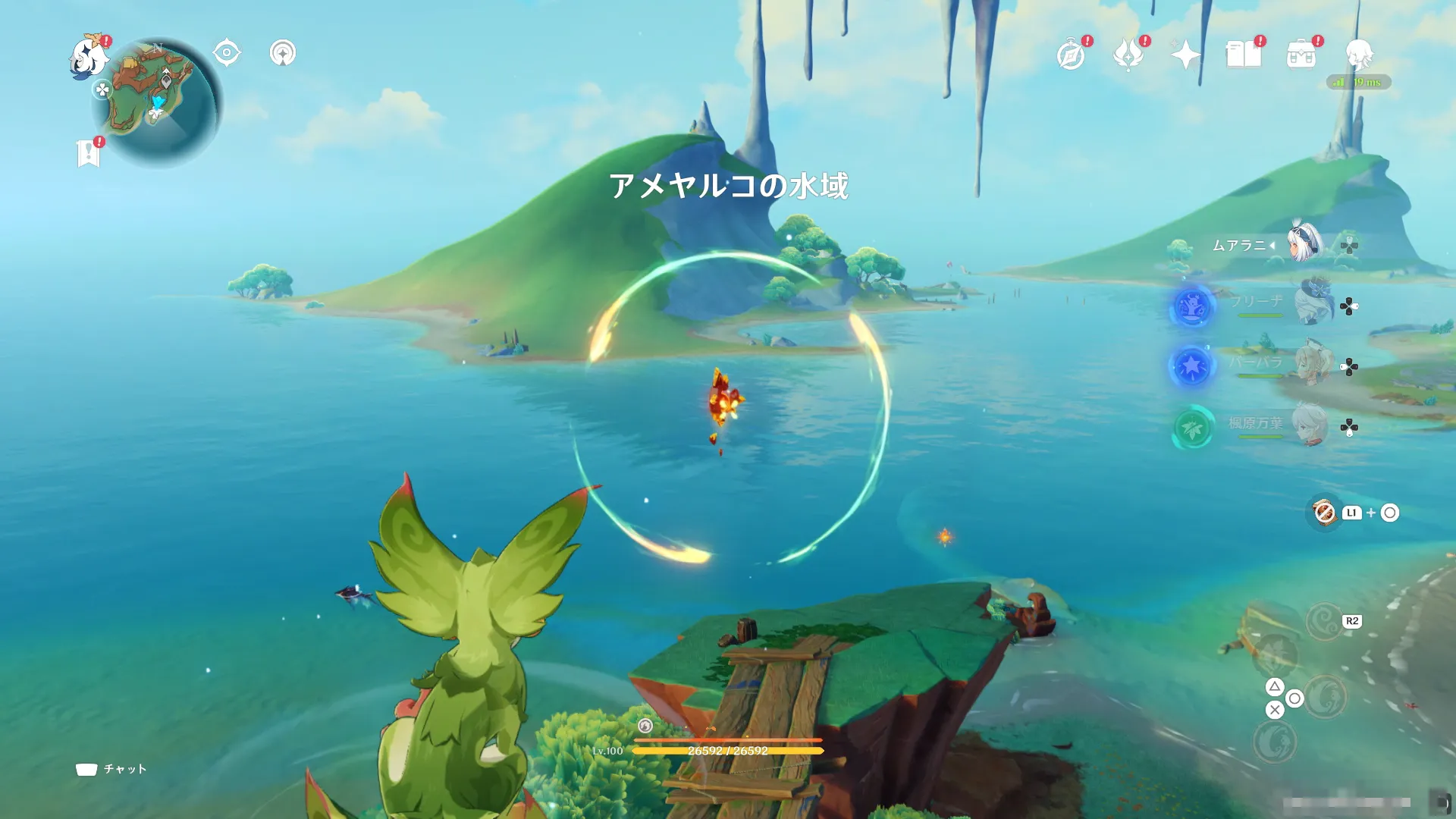The image size is (1456, 819).
Task: Activate バーバラ's blue star burst icon
Action: 1192,366
